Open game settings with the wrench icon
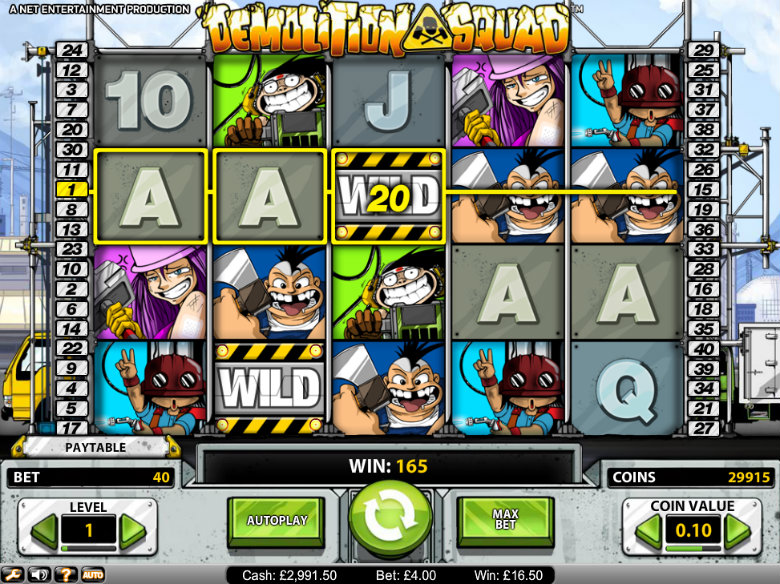Screen dimensions: 780x584 pyautogui.click(x=16, y=575)
